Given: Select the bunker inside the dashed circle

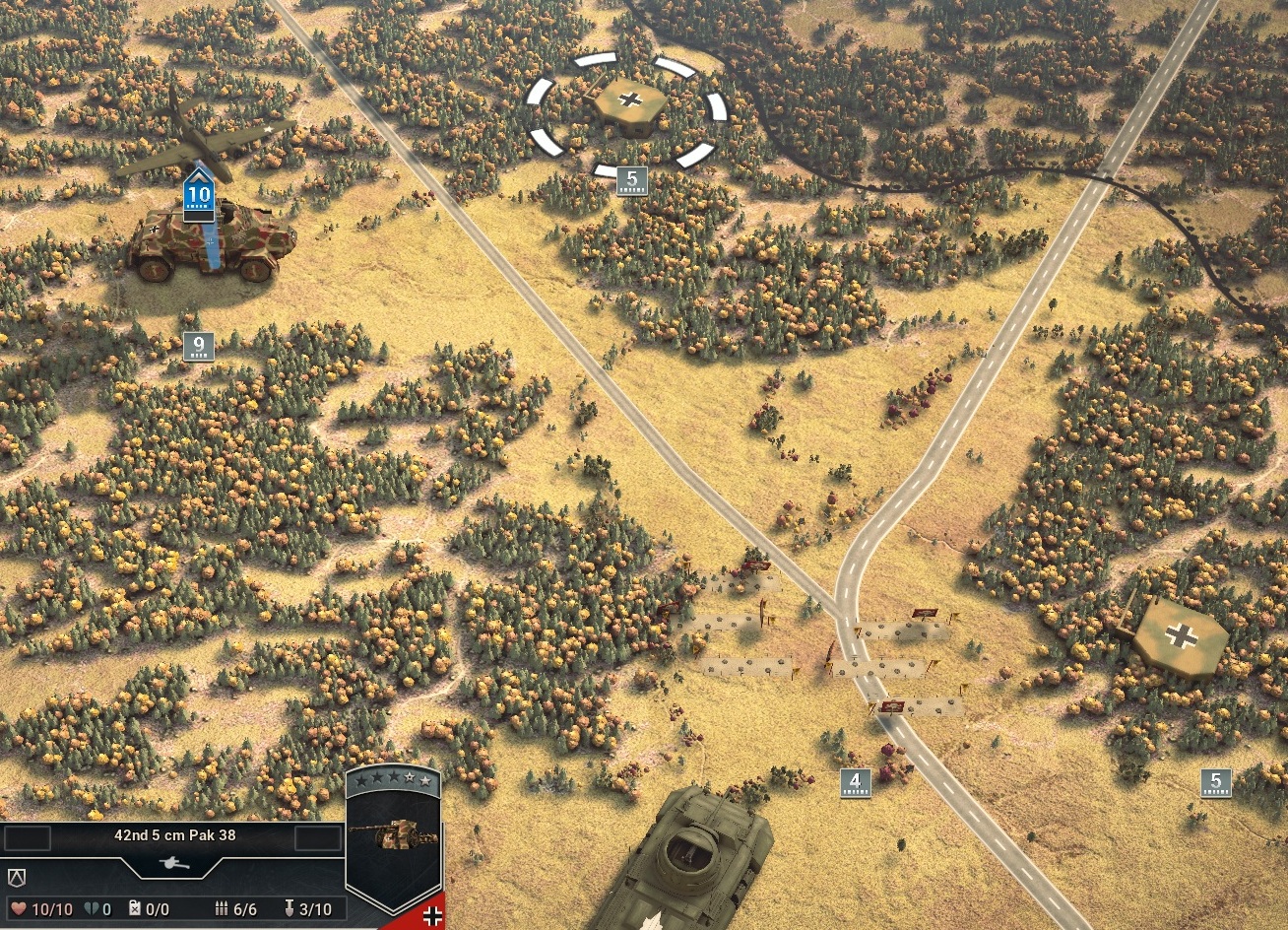Looking at the screenshot, I should (x=627, y=106).
